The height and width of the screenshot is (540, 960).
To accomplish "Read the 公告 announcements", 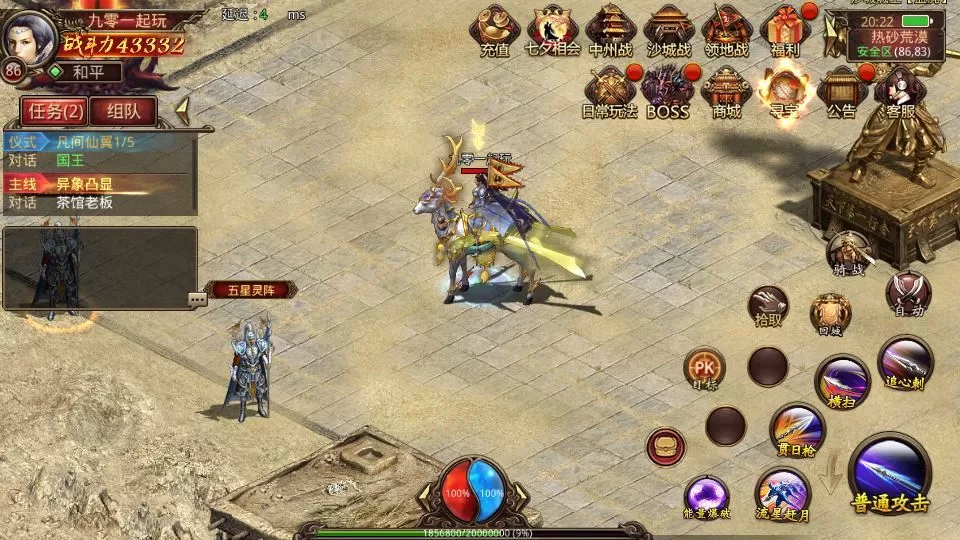I will click(x=842, y=90).
